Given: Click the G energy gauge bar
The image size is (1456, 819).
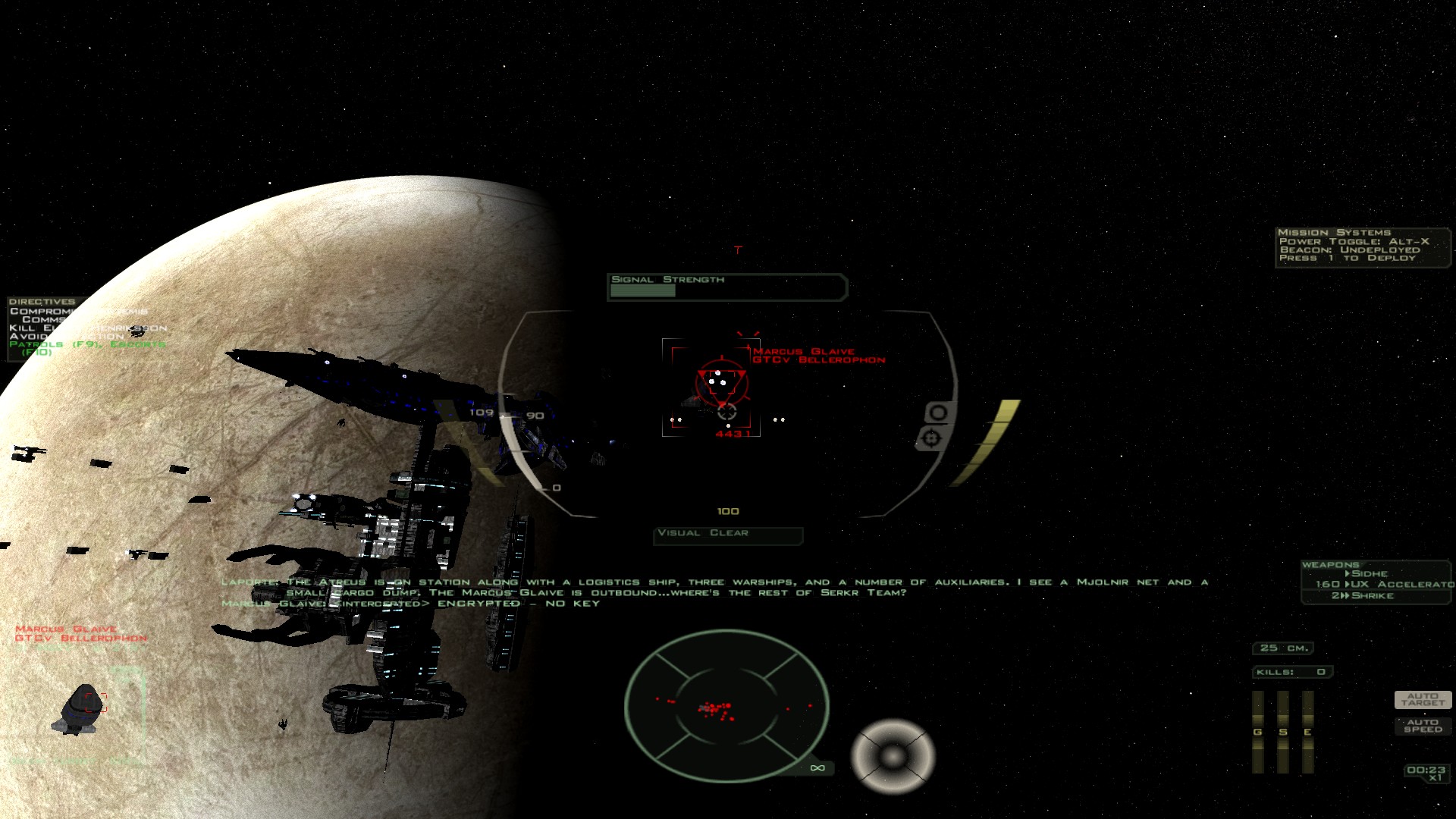Looking at the screenshot, I should click(x=1258, y=731).
